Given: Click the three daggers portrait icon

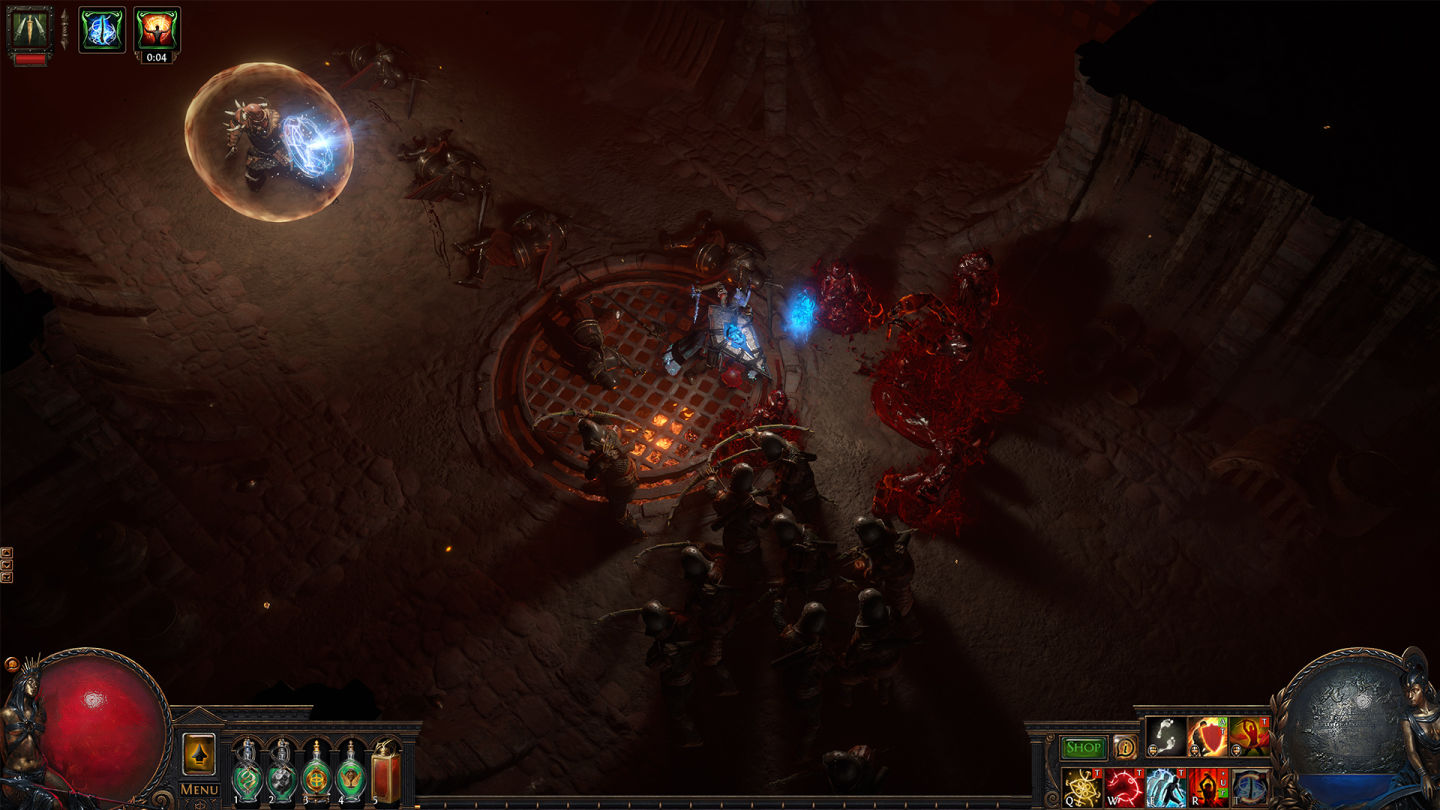Looking at the screenshot, I should point(29,28).
